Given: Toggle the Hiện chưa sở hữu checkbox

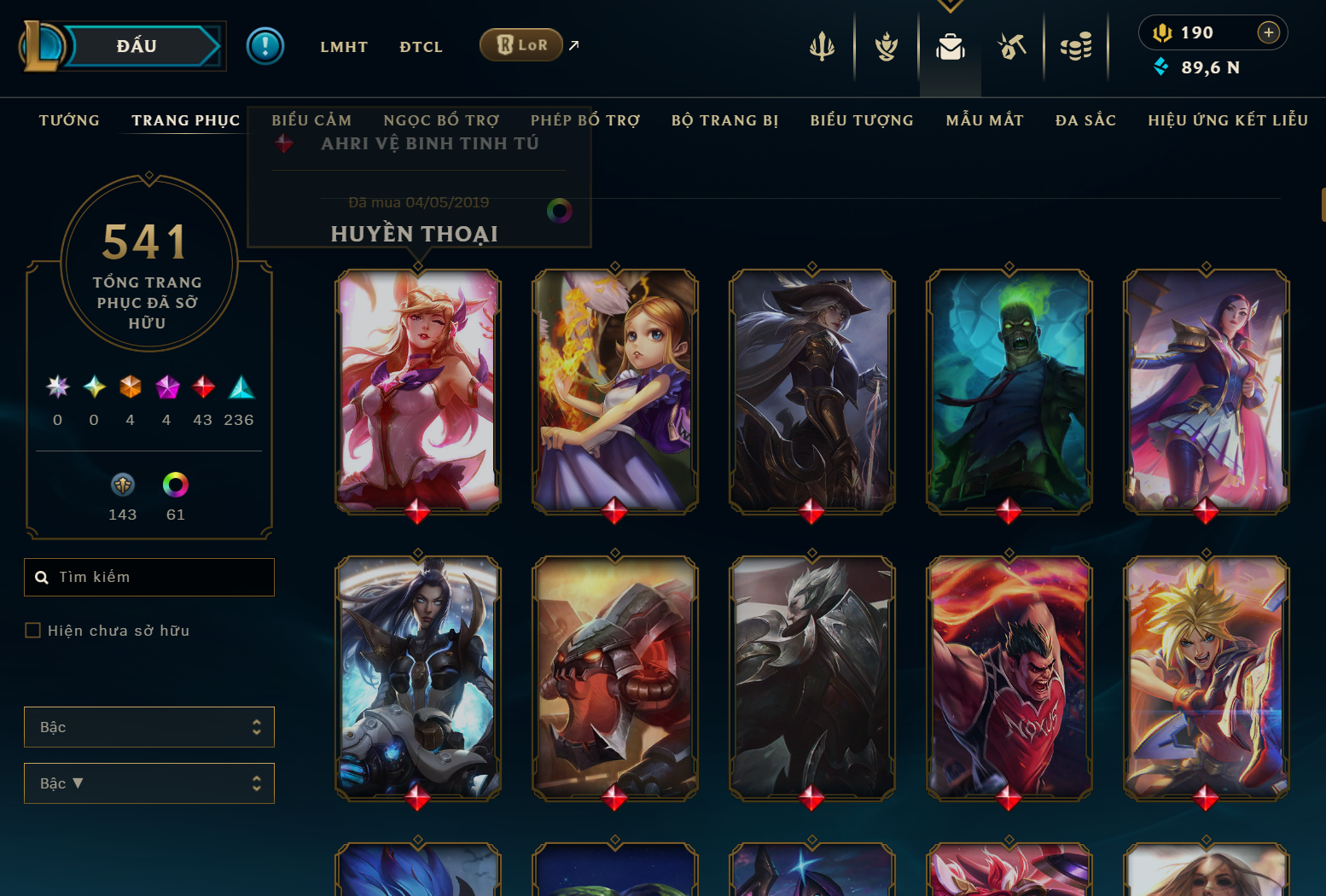Looking at the screenshot, I should (33, 631).
